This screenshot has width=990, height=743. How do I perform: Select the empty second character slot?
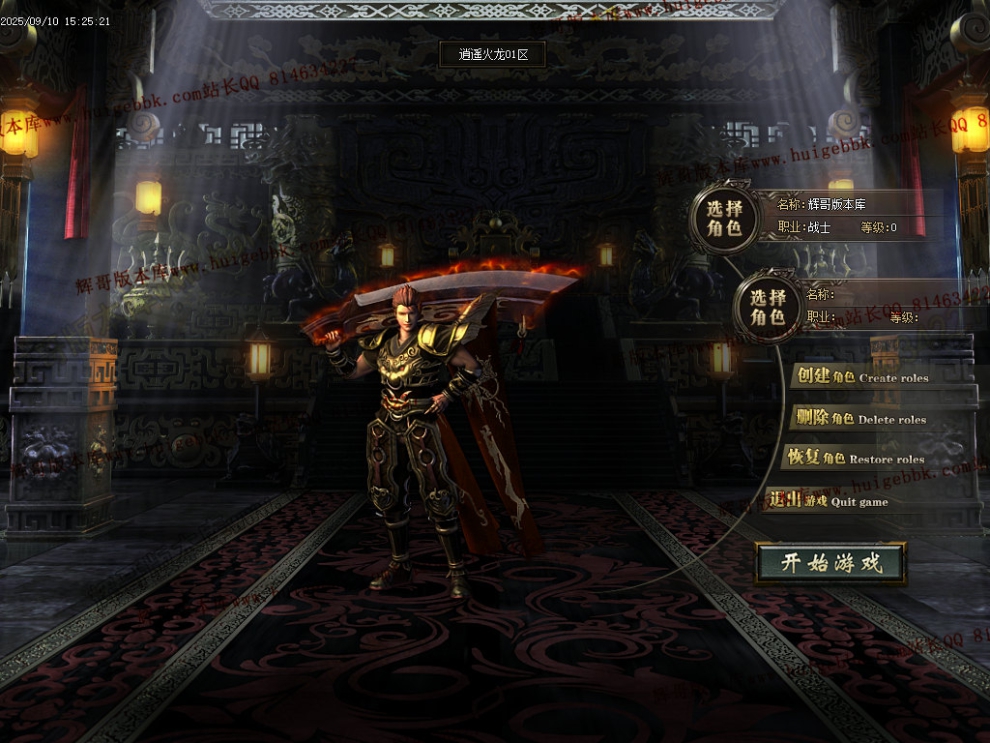(x=768, y=307)
